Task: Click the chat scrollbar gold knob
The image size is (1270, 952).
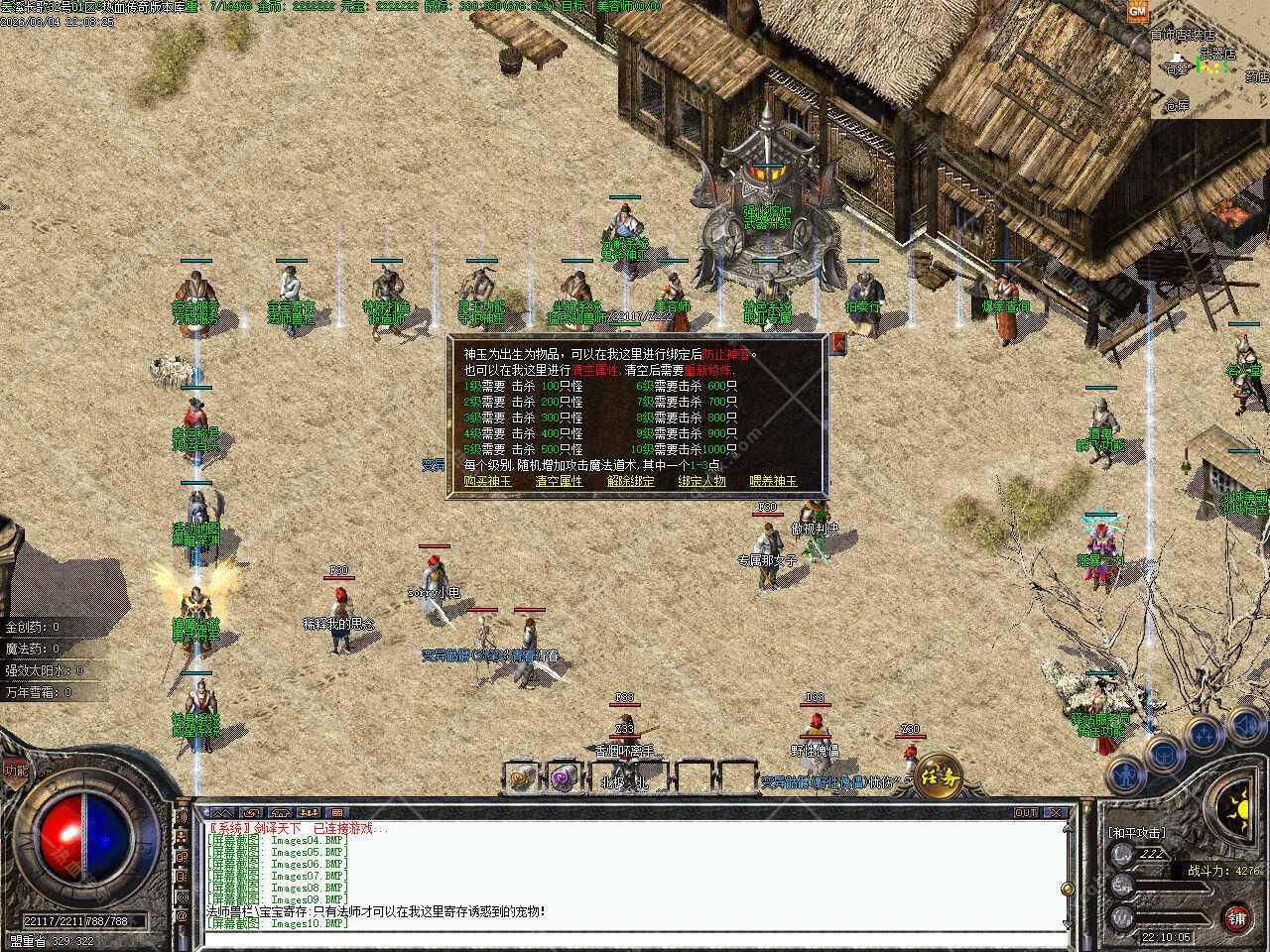Action: click(x=1068, y=888)
